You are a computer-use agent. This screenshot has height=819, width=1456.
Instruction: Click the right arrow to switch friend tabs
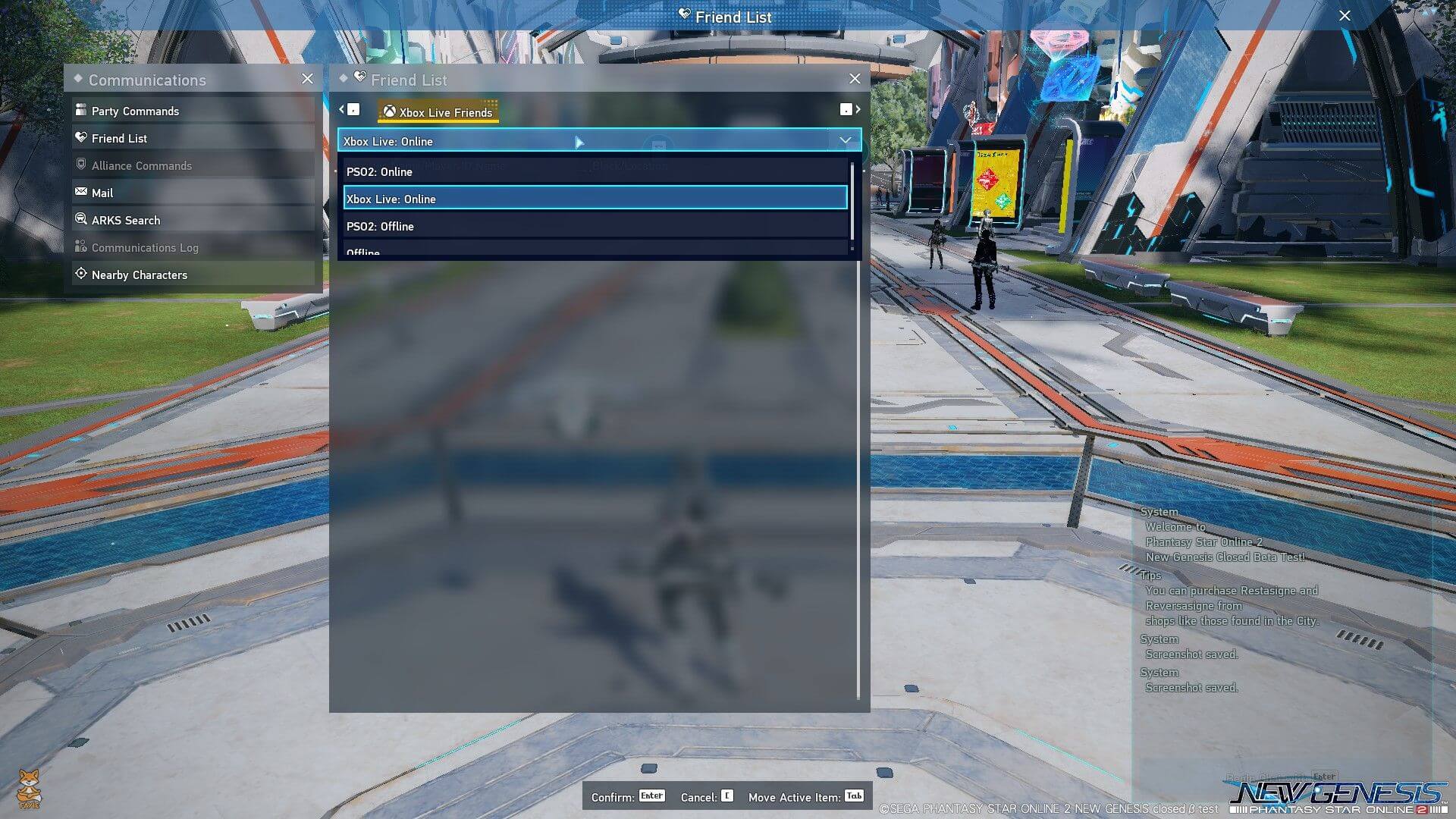[x=858, y=109]
